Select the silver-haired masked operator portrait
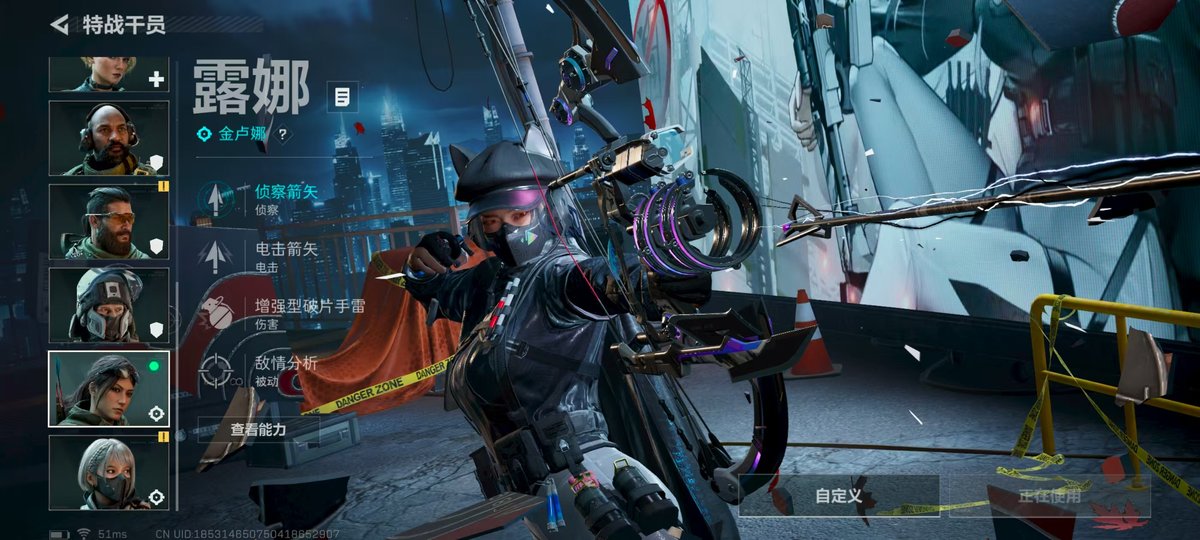Viewport: 1200px width, 540px height. 109,471
